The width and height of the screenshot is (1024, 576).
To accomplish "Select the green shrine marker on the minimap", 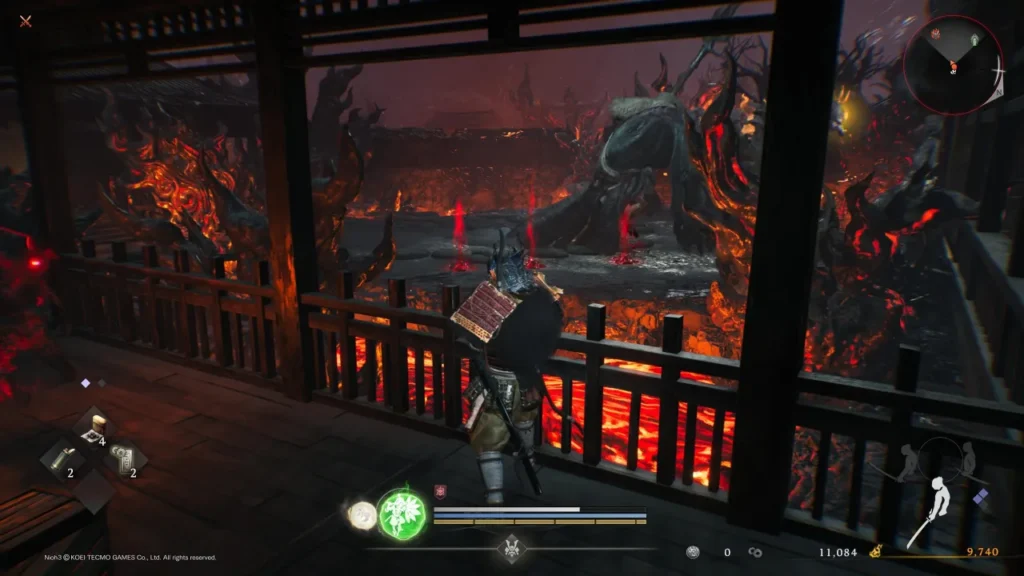I will click(x=975, y=38).
